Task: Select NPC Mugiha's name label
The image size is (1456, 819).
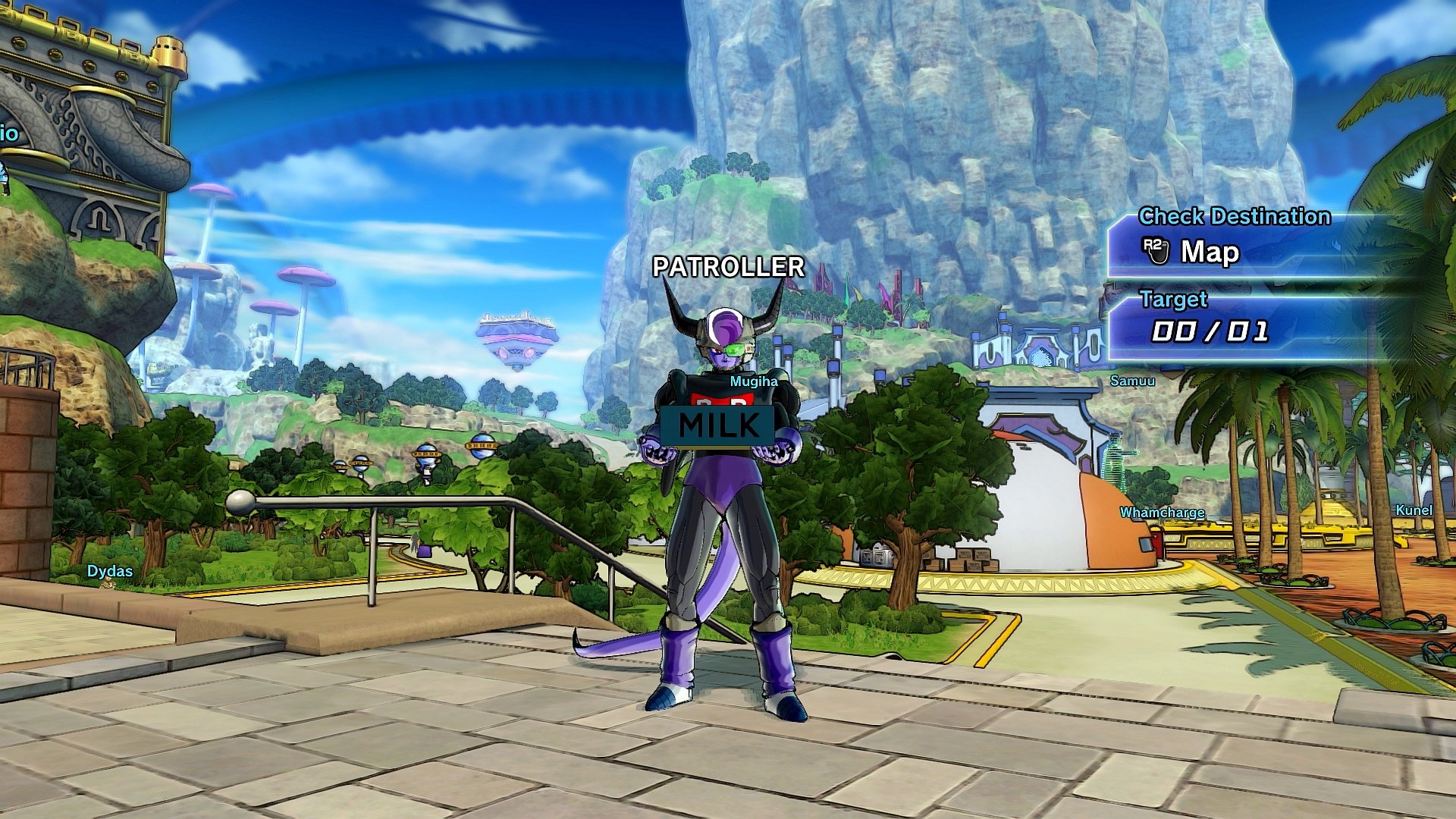Action: coord(752,381)
